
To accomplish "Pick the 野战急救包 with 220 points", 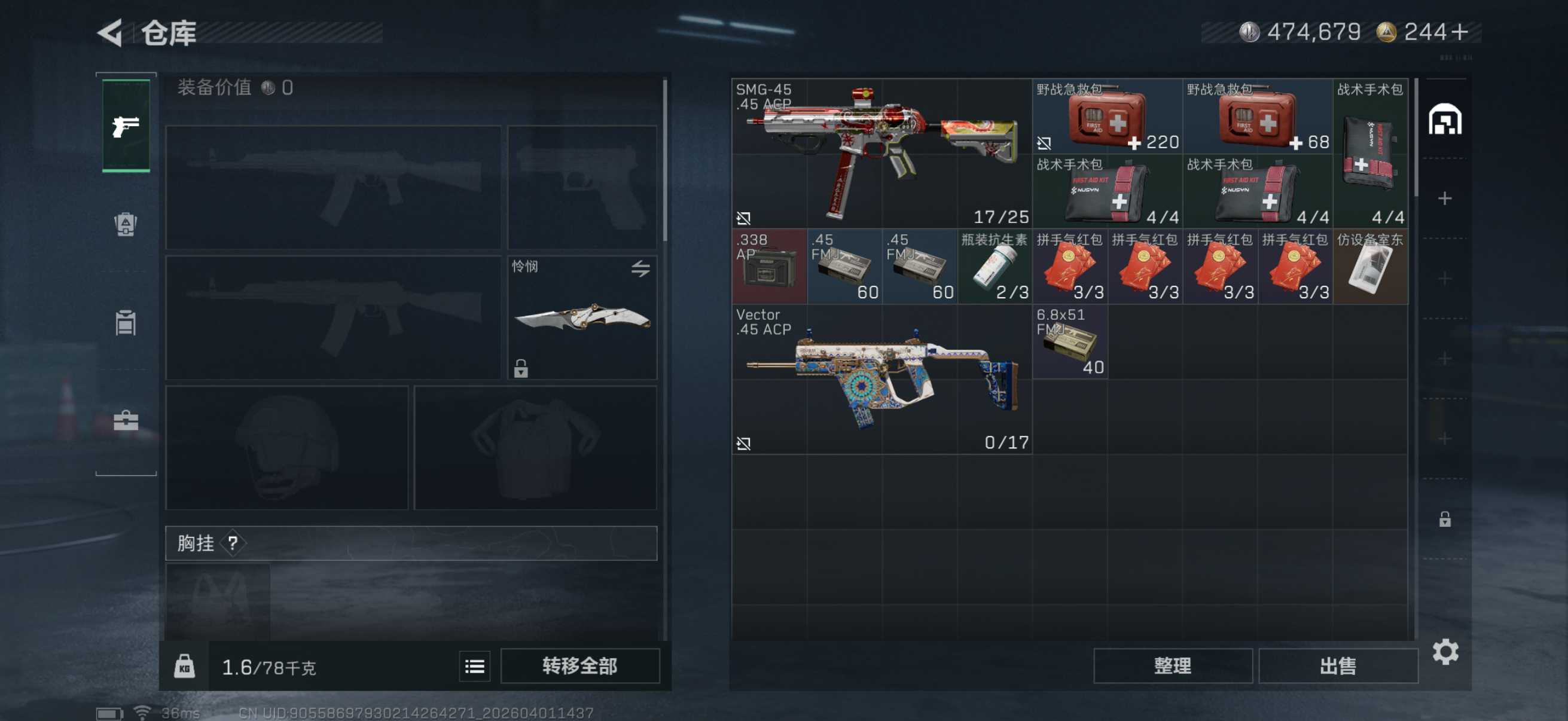I will click(x=1106, y=116).
